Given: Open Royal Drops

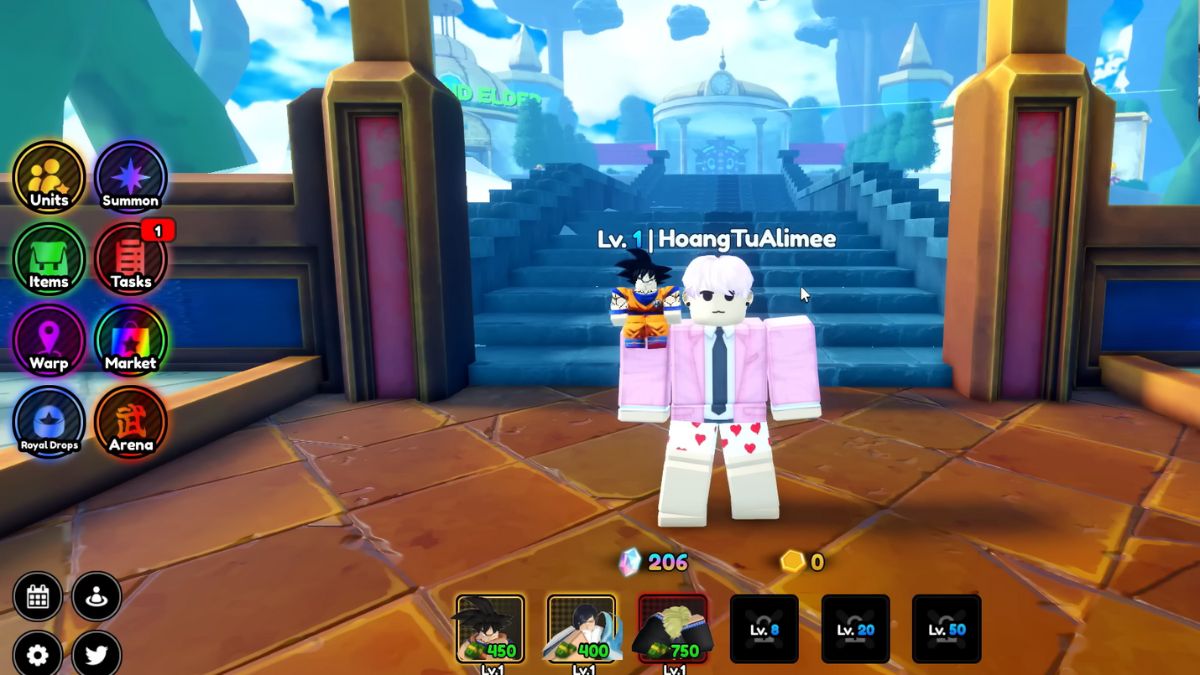Looking at the screenshot, I should 48,422.
